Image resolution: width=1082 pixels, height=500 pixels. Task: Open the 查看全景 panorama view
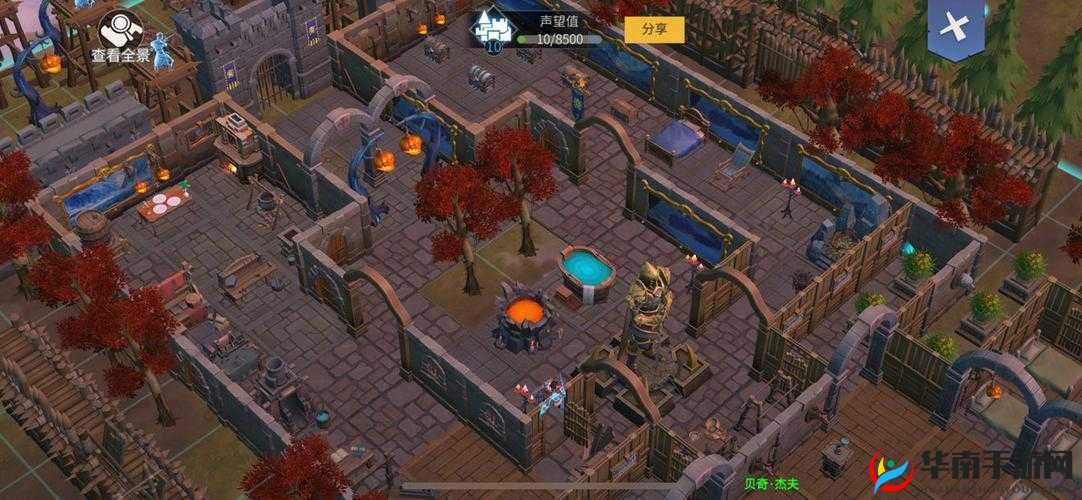coord(121,36)
